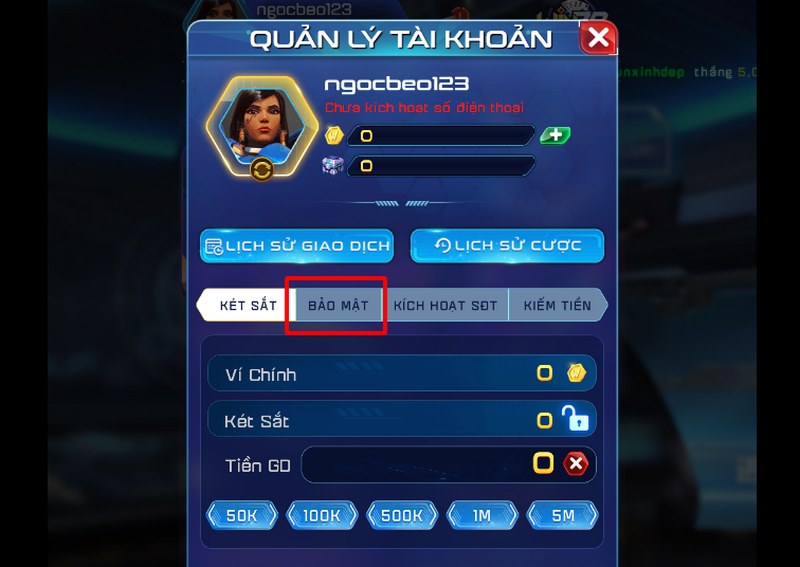Close the Quản Lý Tài Khoản window
This screenshot has height=567, width=800.
pyautogui.click(x=598, y=39)
